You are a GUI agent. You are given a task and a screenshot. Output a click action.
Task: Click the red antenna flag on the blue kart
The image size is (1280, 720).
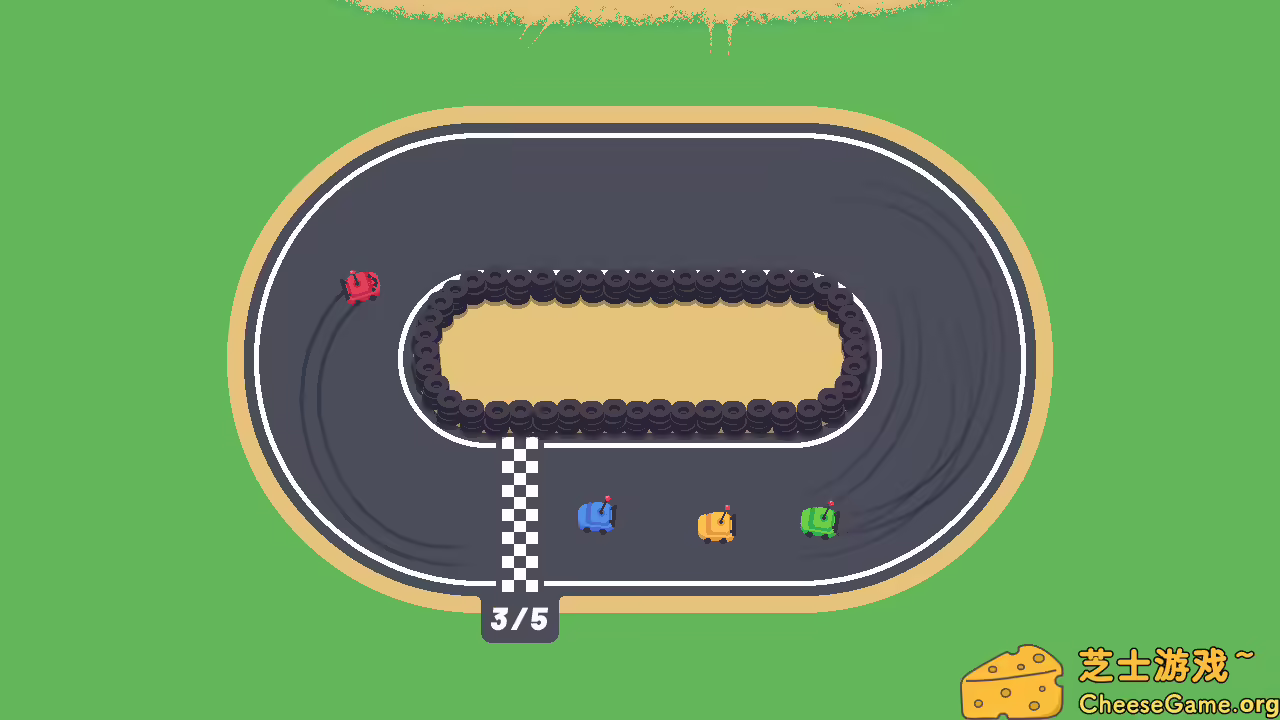coord(606,500)
